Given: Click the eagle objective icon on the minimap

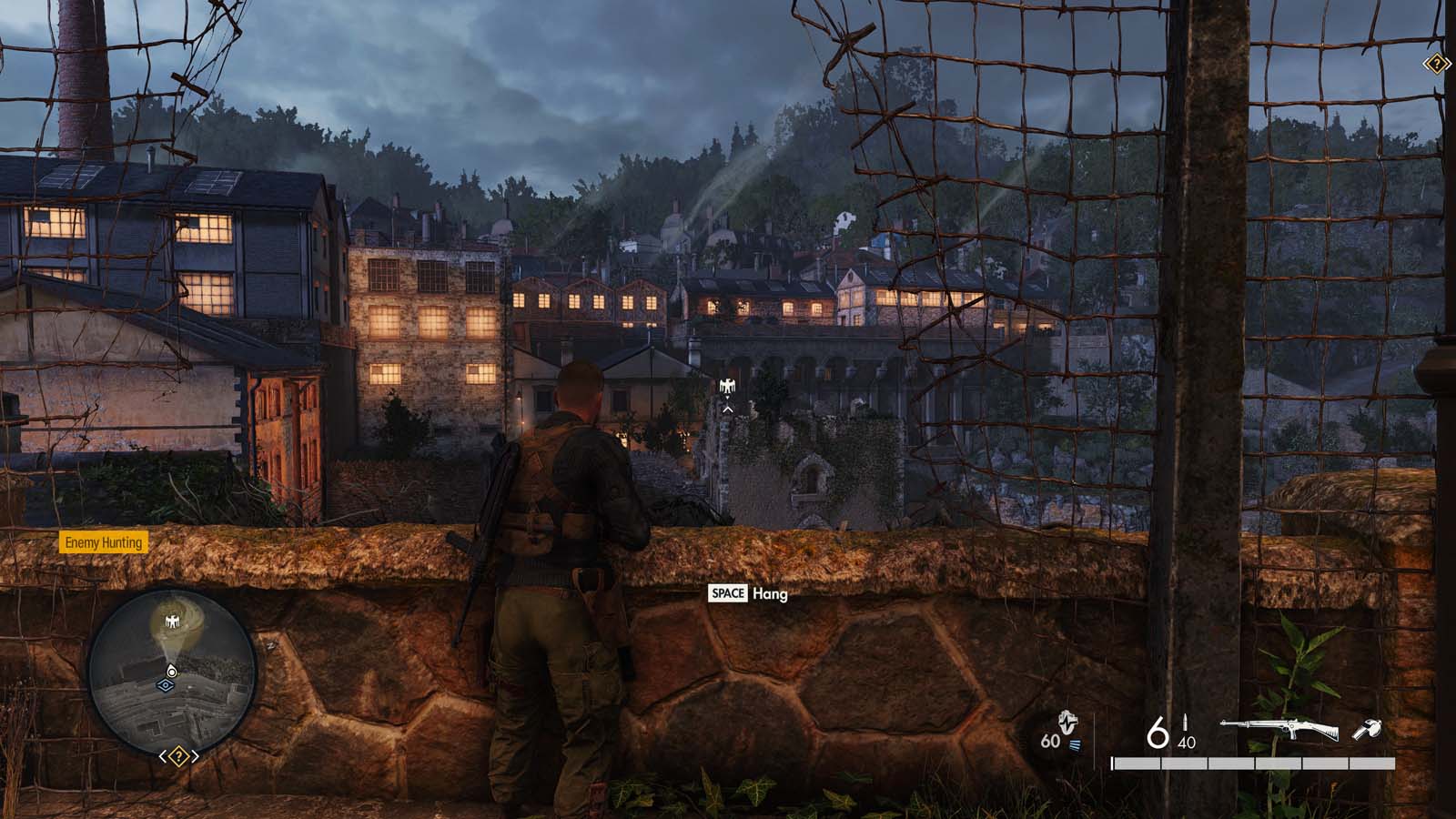Looking at the screenshot, I should click(173, 621).
